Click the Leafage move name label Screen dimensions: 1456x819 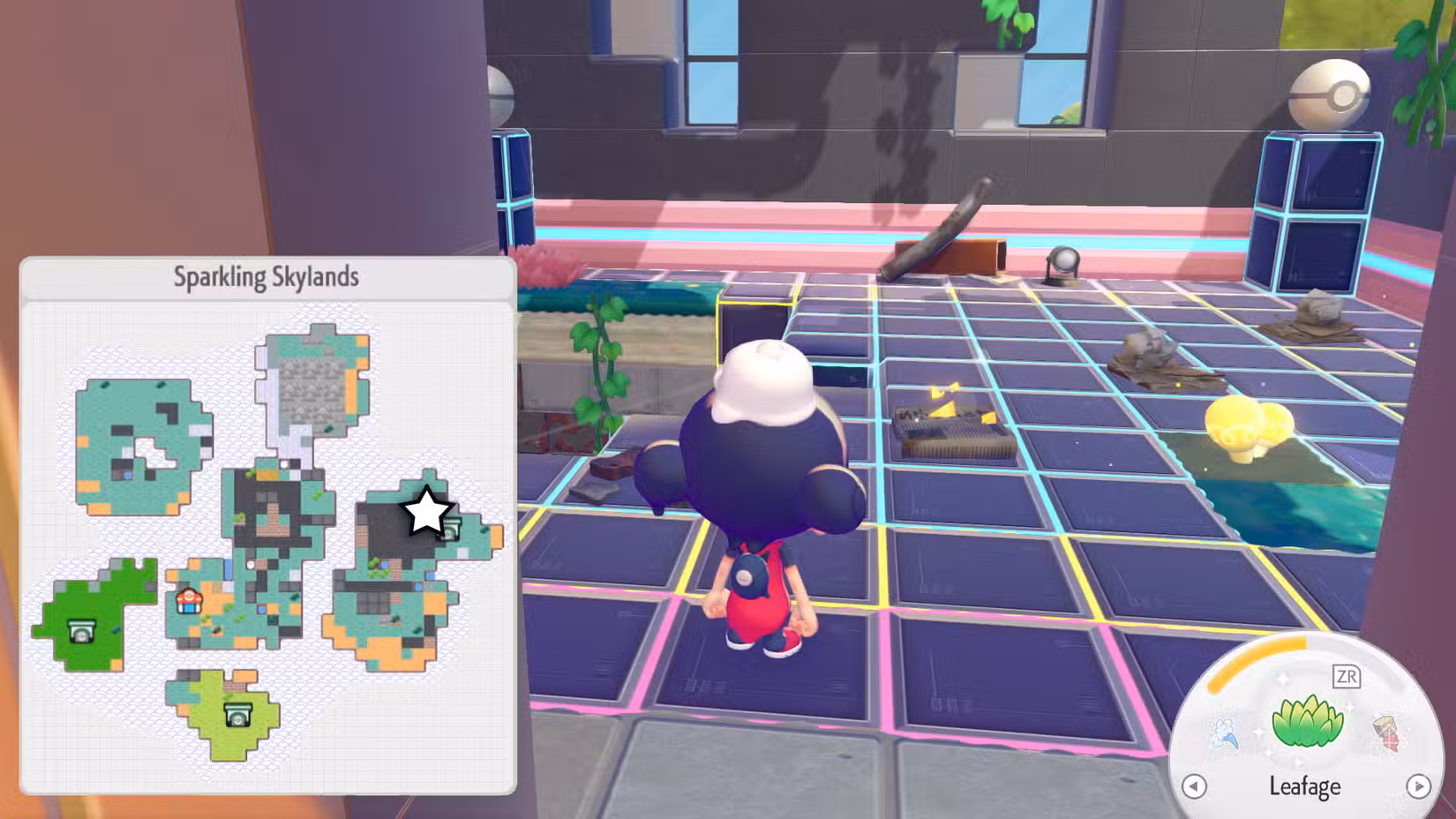(1306, 785)
